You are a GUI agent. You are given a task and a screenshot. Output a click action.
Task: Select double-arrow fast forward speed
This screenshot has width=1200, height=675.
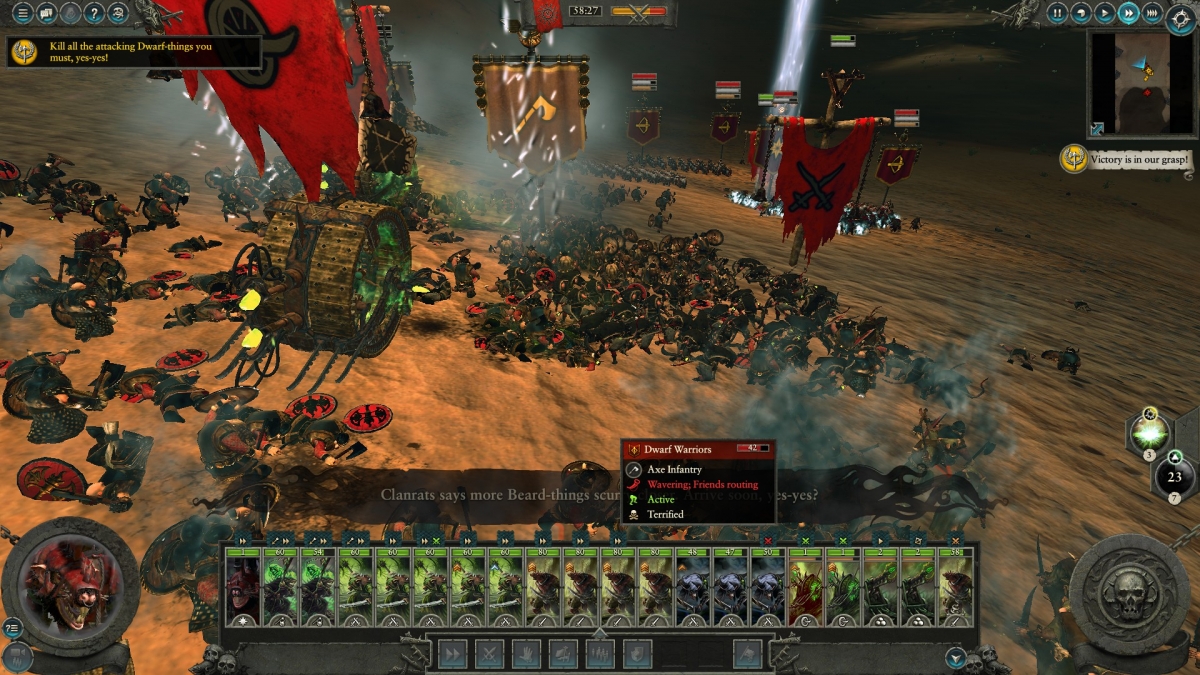click(1128, 13)
